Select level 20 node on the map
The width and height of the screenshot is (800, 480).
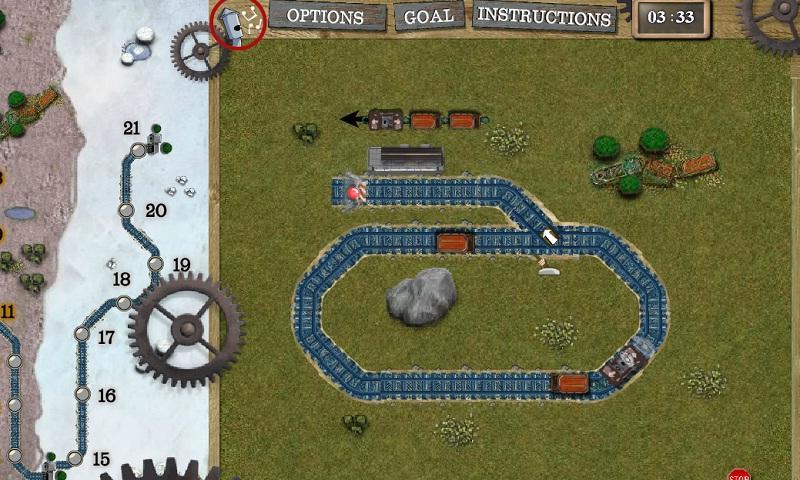coord(126,210)
